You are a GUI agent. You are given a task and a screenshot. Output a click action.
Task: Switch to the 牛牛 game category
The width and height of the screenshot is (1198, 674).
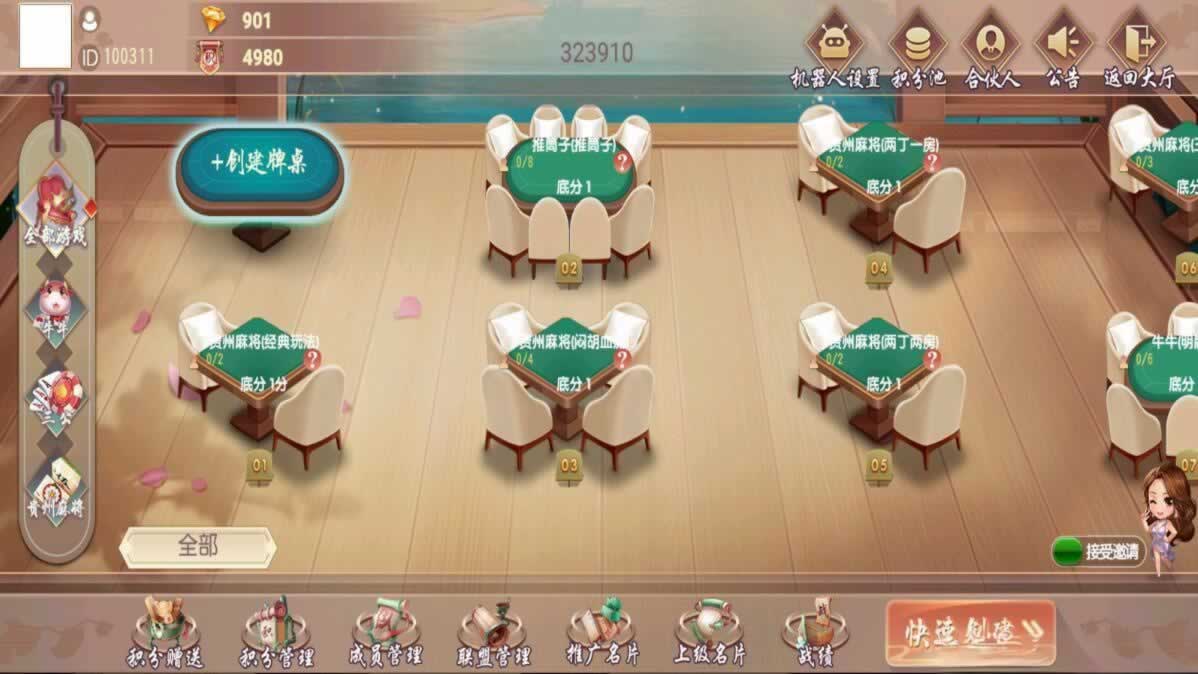(56, 308)
